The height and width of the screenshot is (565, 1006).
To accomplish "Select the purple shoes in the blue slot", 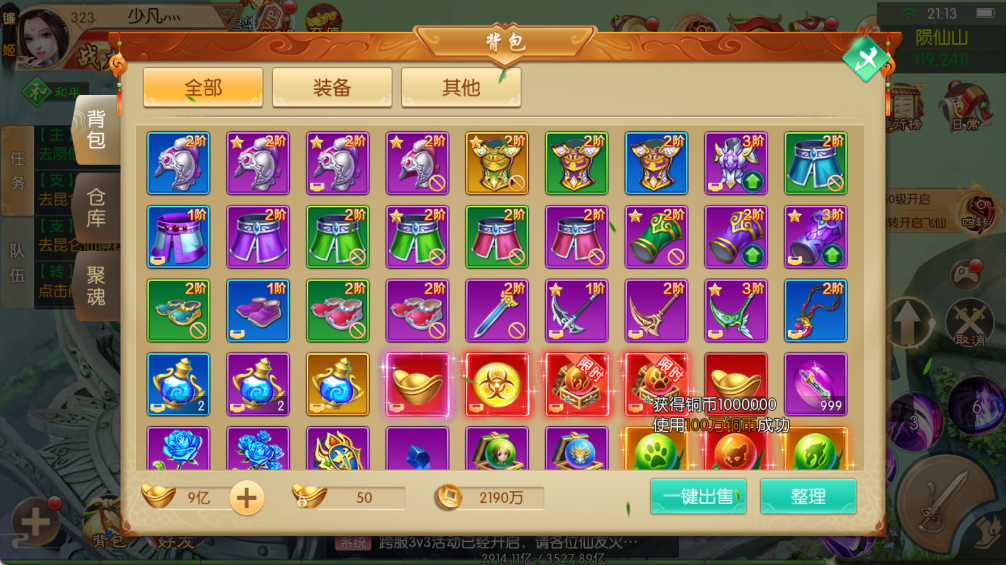I will click(258, 310).
